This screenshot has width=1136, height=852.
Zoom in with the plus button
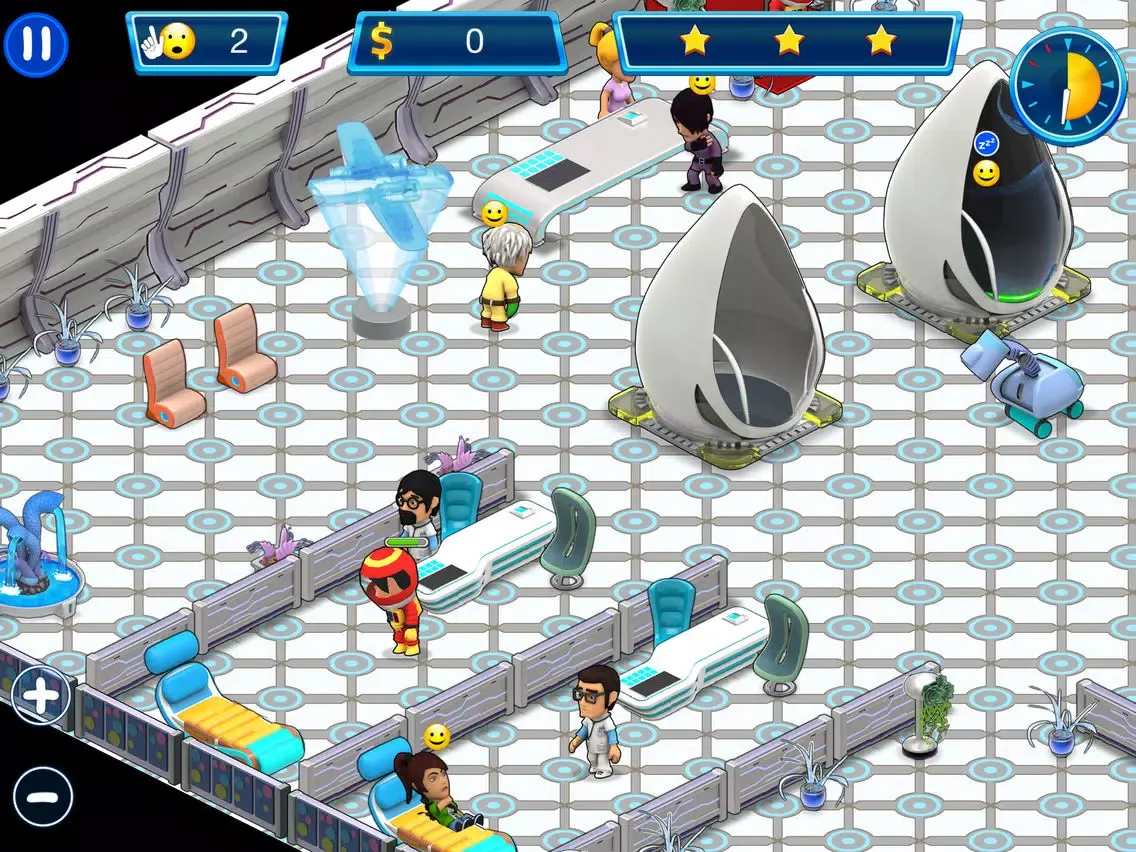41,695
